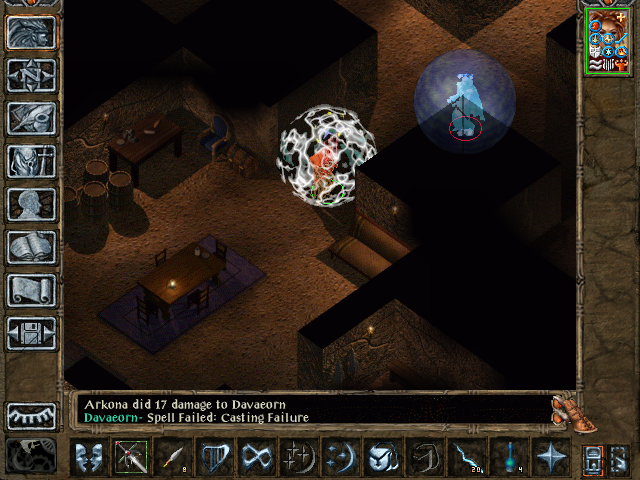Open the four-pointed star special abilities
640x480 pixels.
coord(551,458)
